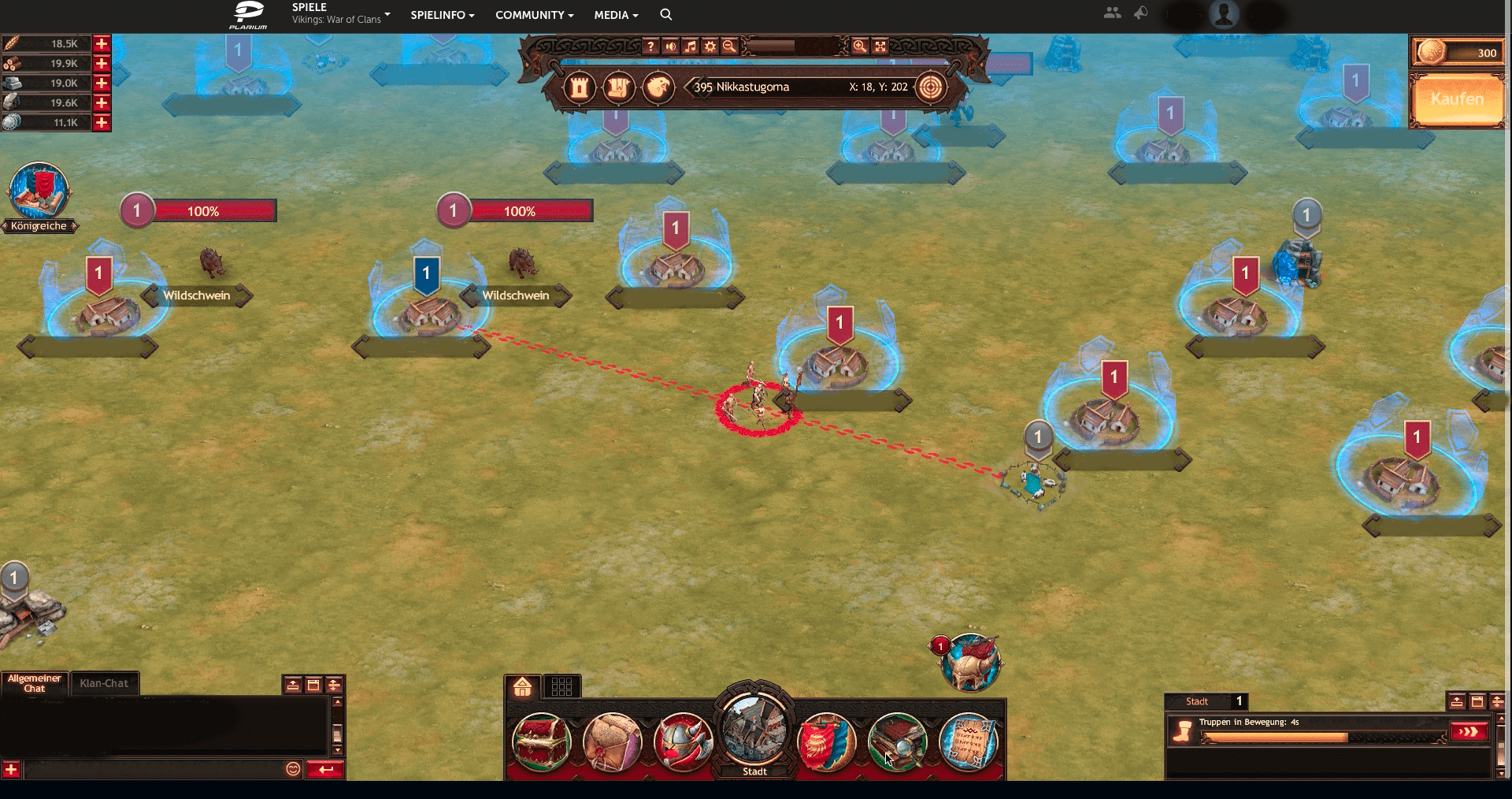
Task: Click the target icon beside the coordinates
Action: [x=930, y=87]
